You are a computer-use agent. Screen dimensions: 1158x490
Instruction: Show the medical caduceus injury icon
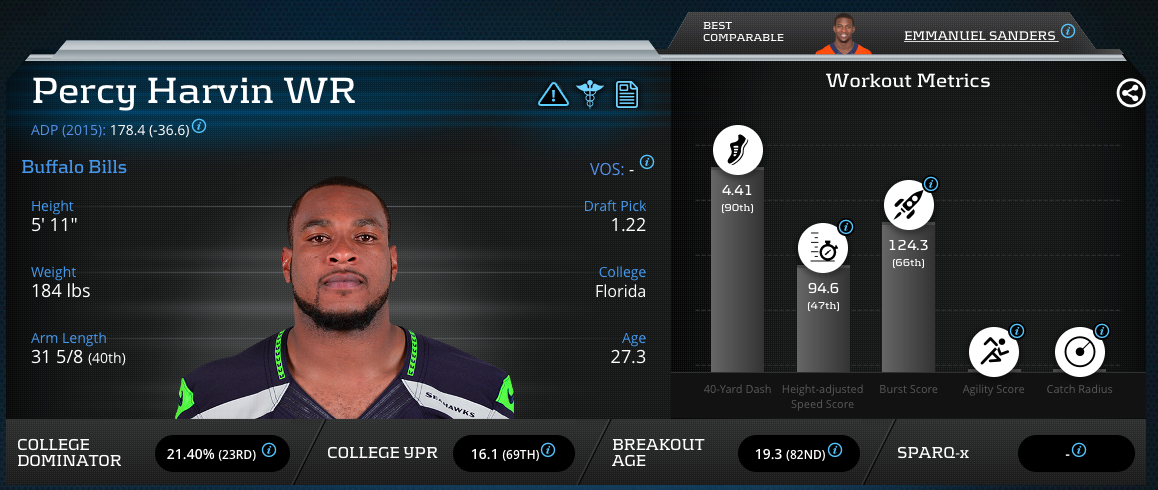[x=590, y=95]
